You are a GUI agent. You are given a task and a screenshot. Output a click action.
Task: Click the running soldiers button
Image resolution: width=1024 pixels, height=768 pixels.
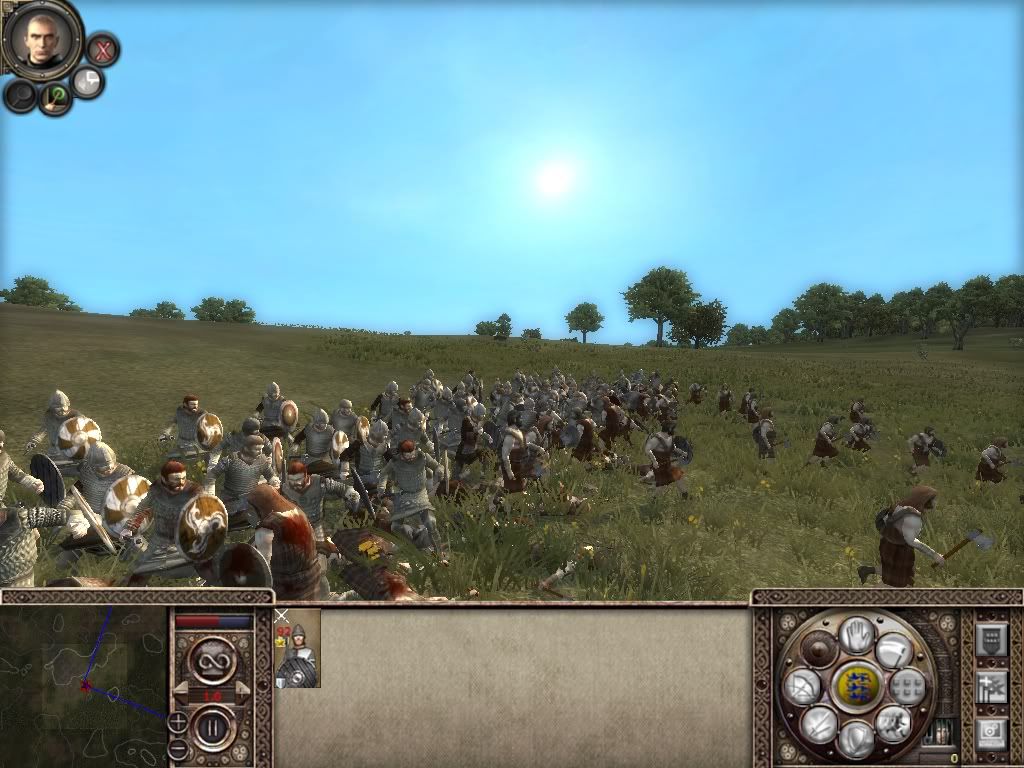(893, 723)
